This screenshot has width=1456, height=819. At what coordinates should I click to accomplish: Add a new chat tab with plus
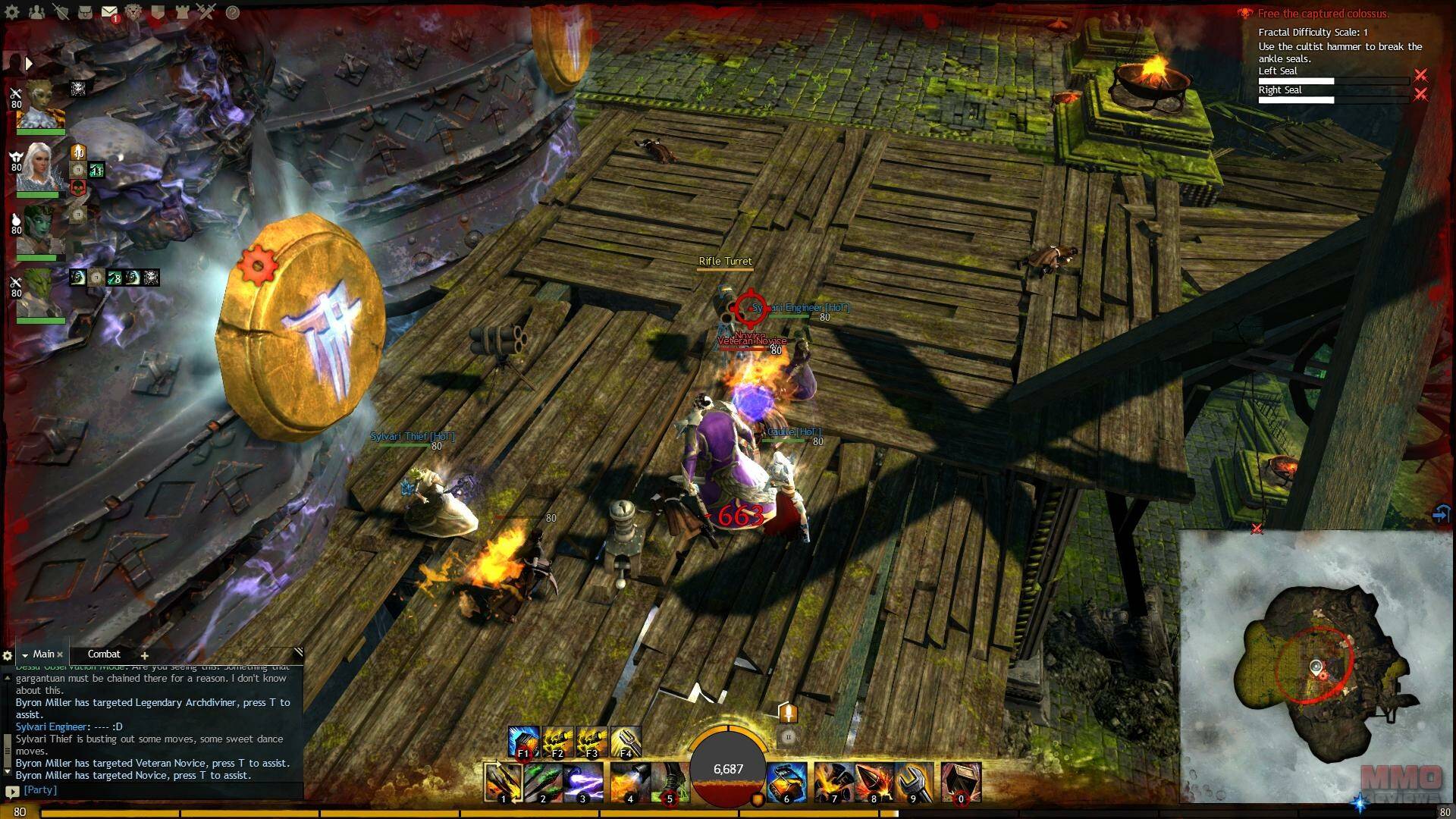tap(144, 654)
